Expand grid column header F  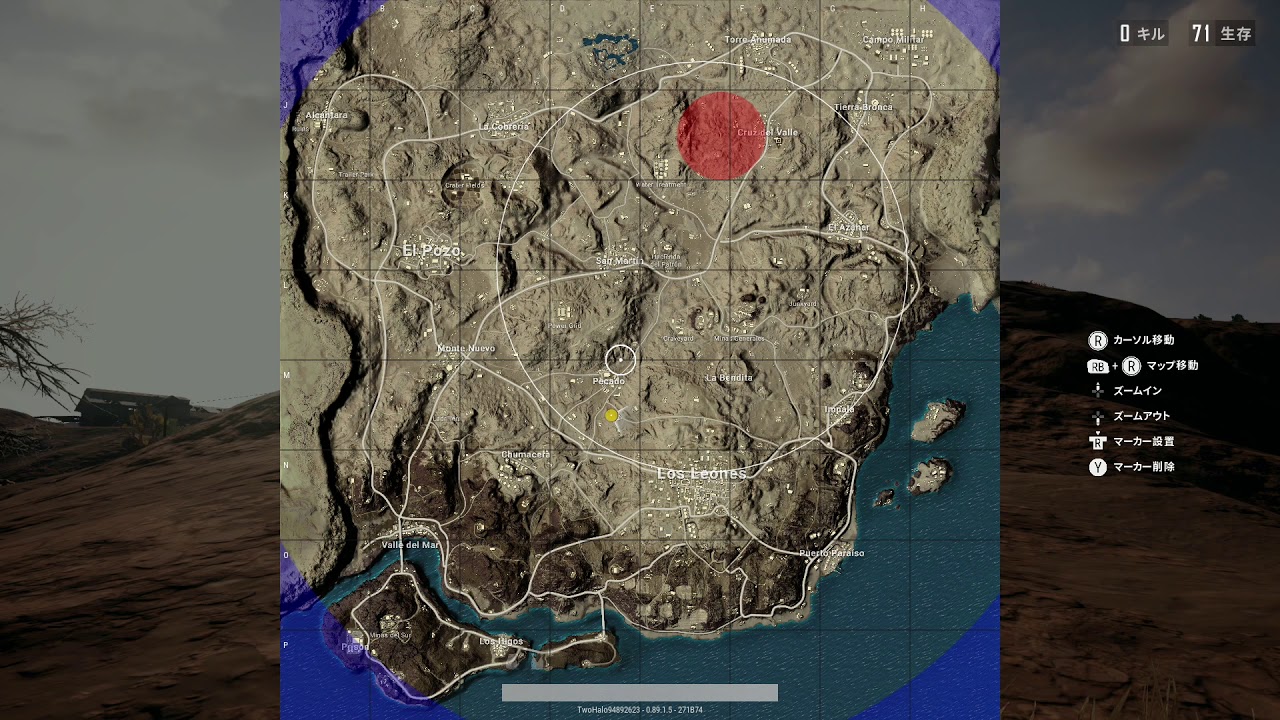tap(742, 8)
